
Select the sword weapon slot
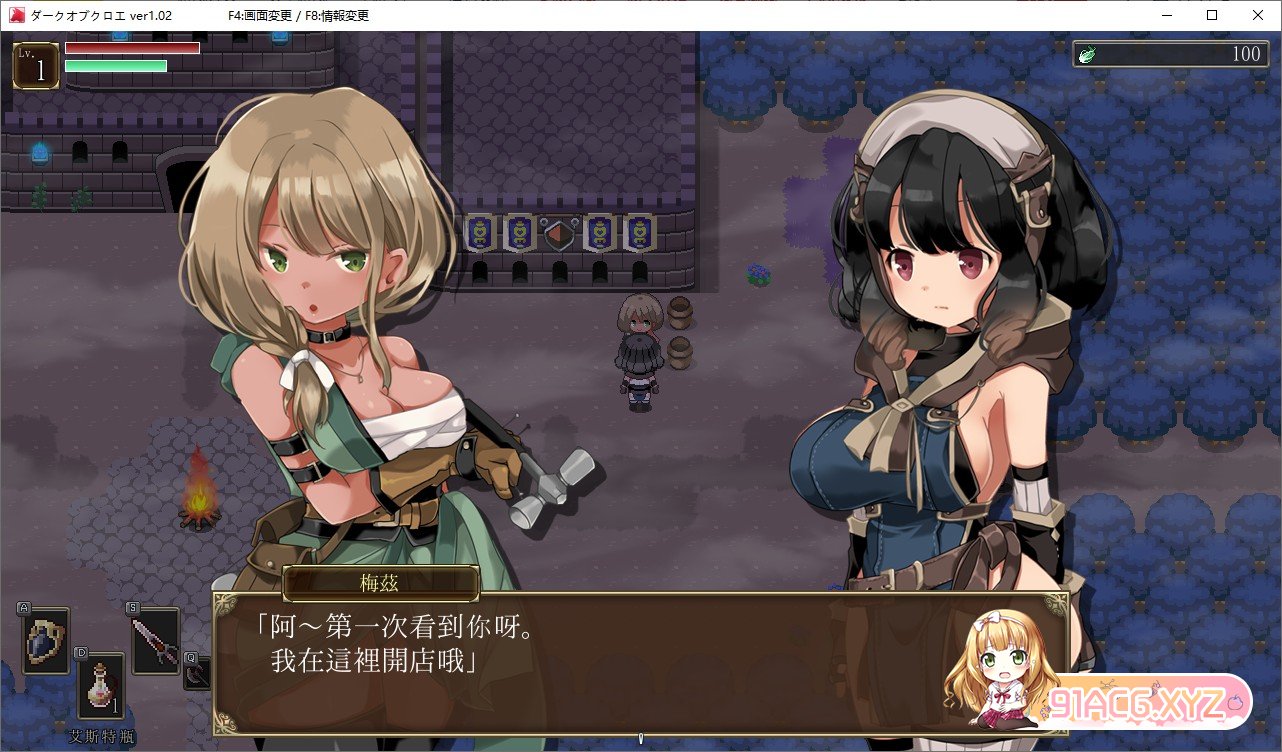click(155, 640)
